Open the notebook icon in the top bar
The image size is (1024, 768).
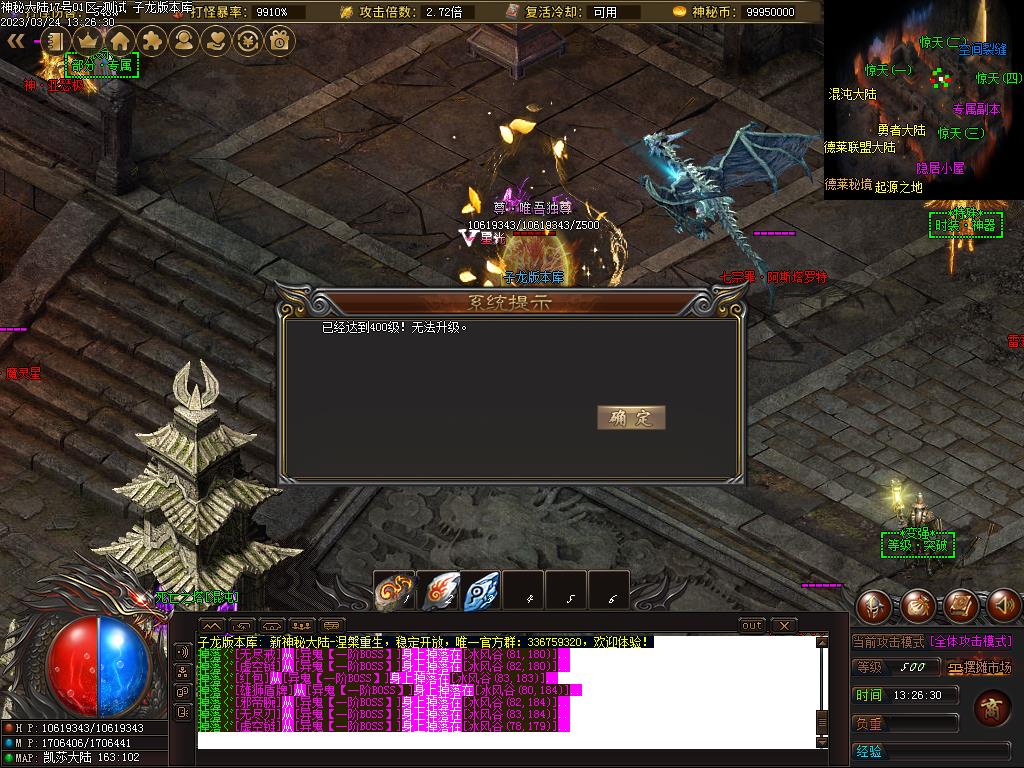pos(56,41)
